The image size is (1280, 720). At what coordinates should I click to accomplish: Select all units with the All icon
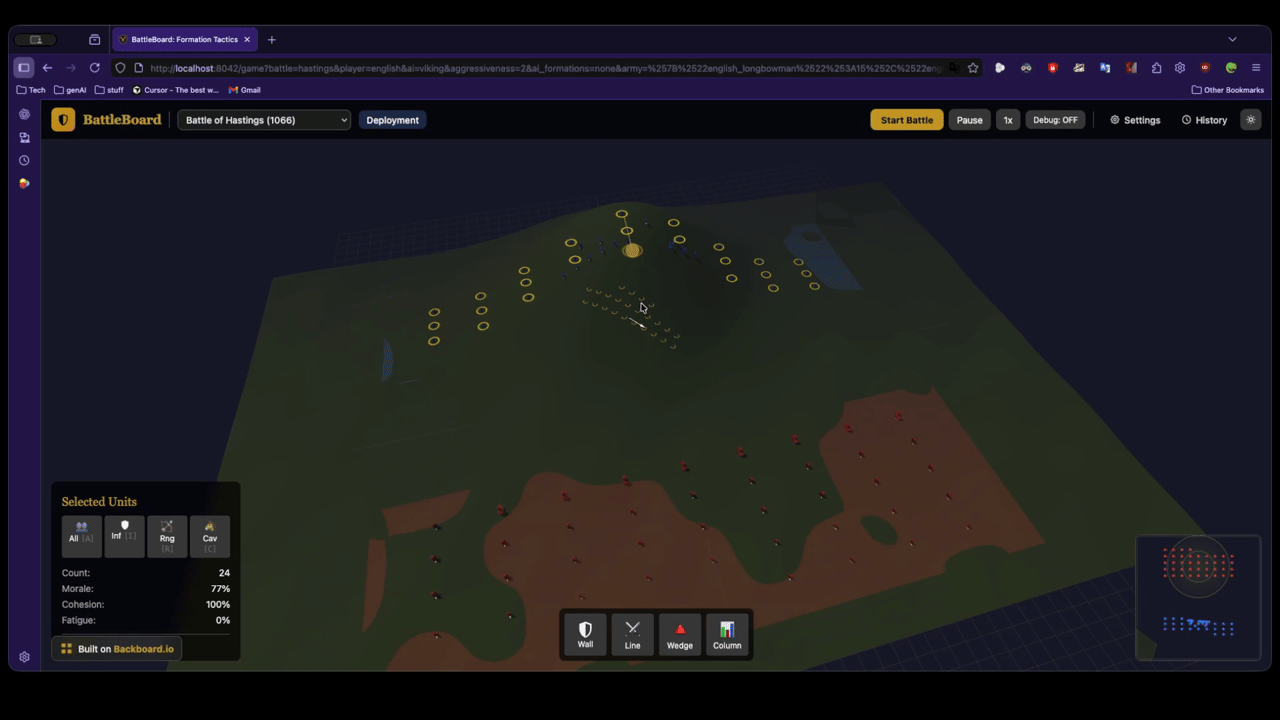click(81, 536)
